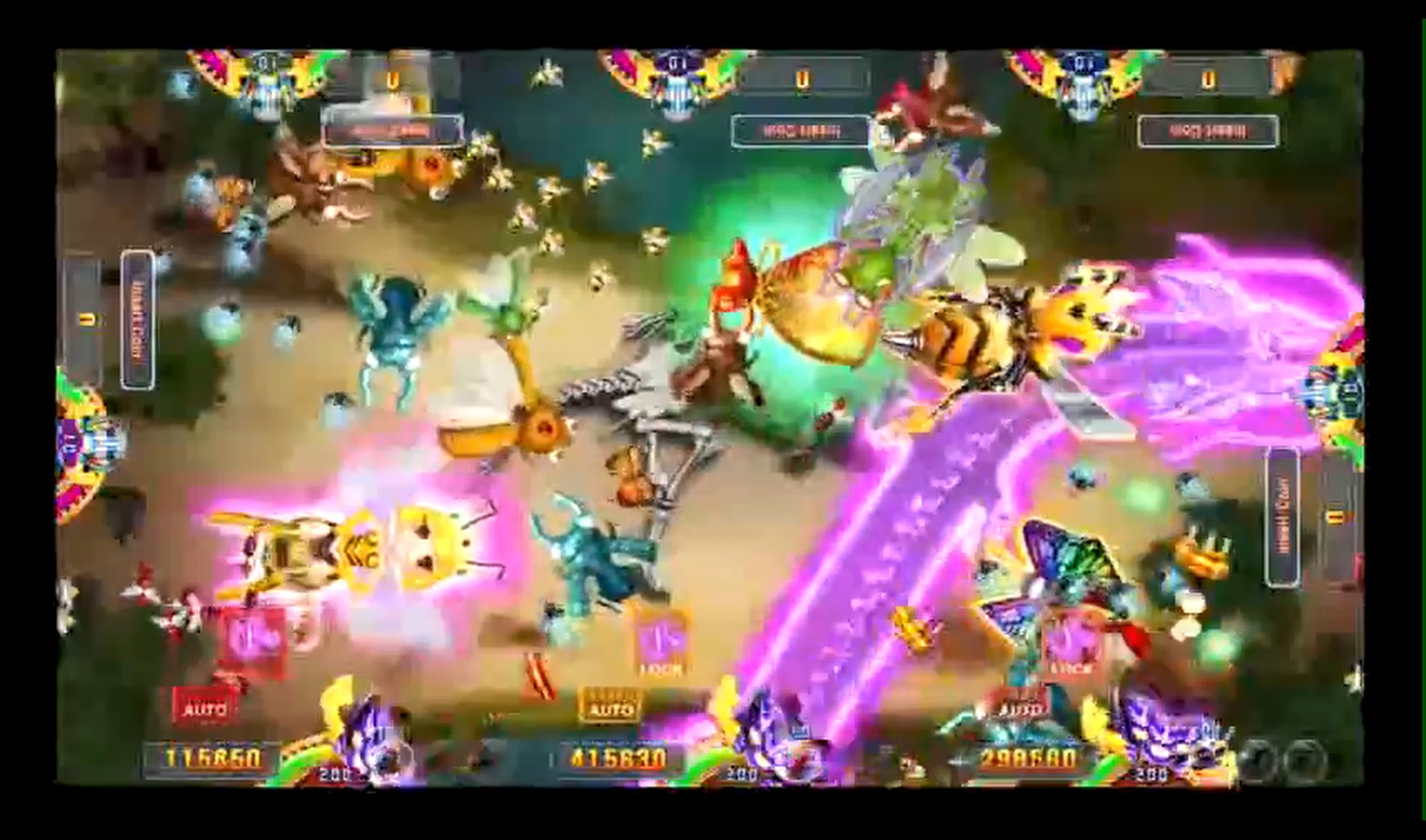Click the top-right coin counter display

pos(1211,77)
